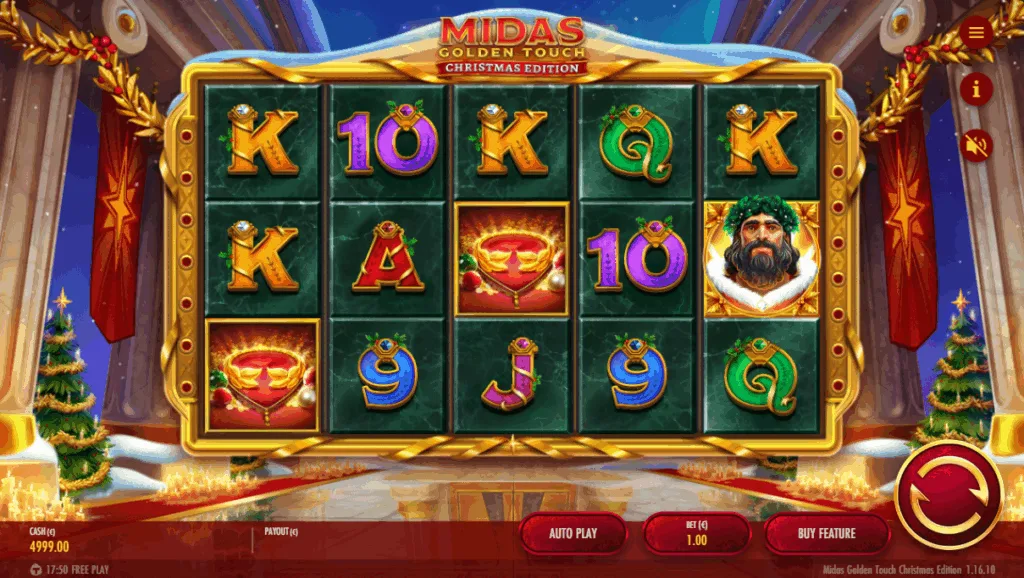Toggle the muted sound speaker icon

pos(976,146)
